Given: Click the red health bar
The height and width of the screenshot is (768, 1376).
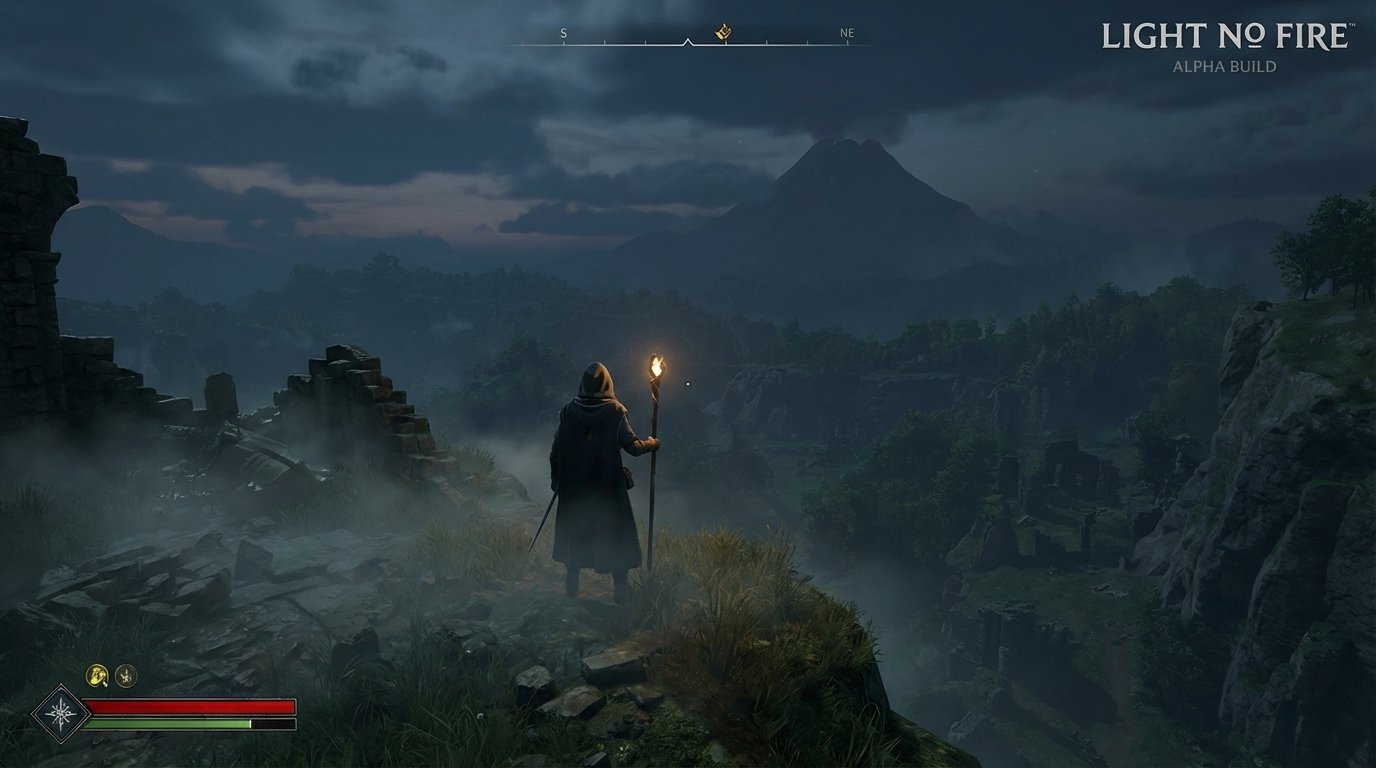Looking at the screenshot, I should 190,704.
